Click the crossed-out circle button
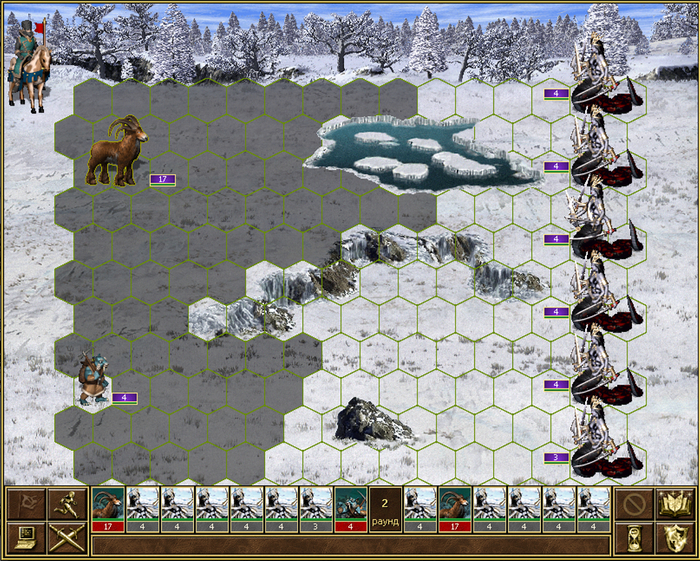This screenshot has height=561, width=700. coord(632,504)
